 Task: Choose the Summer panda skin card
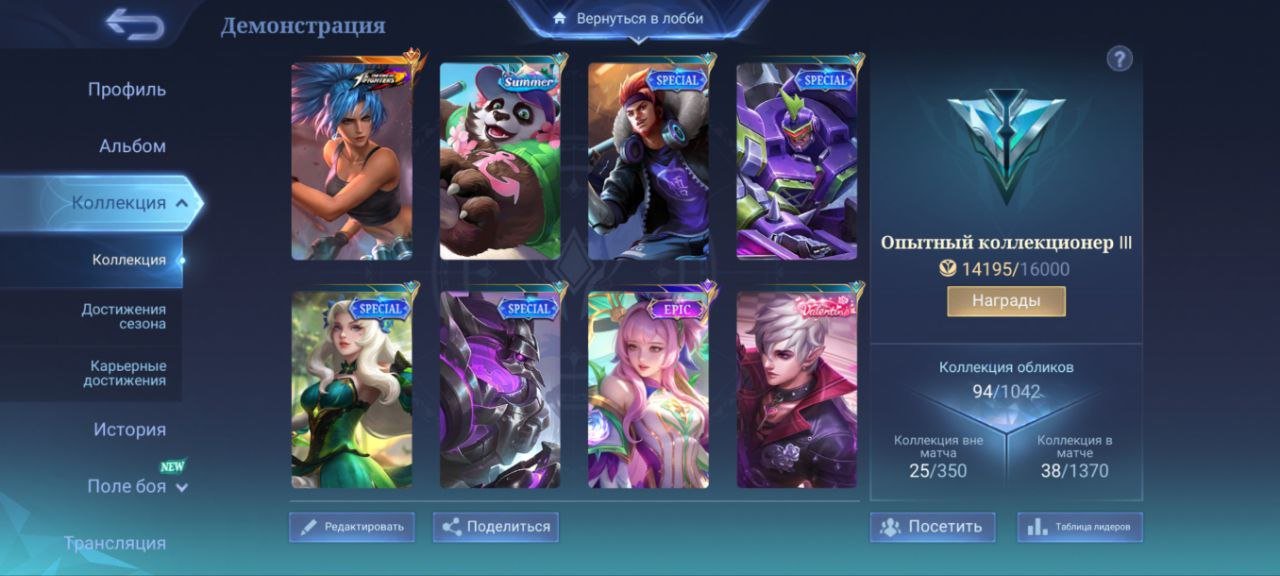(500, 161)
